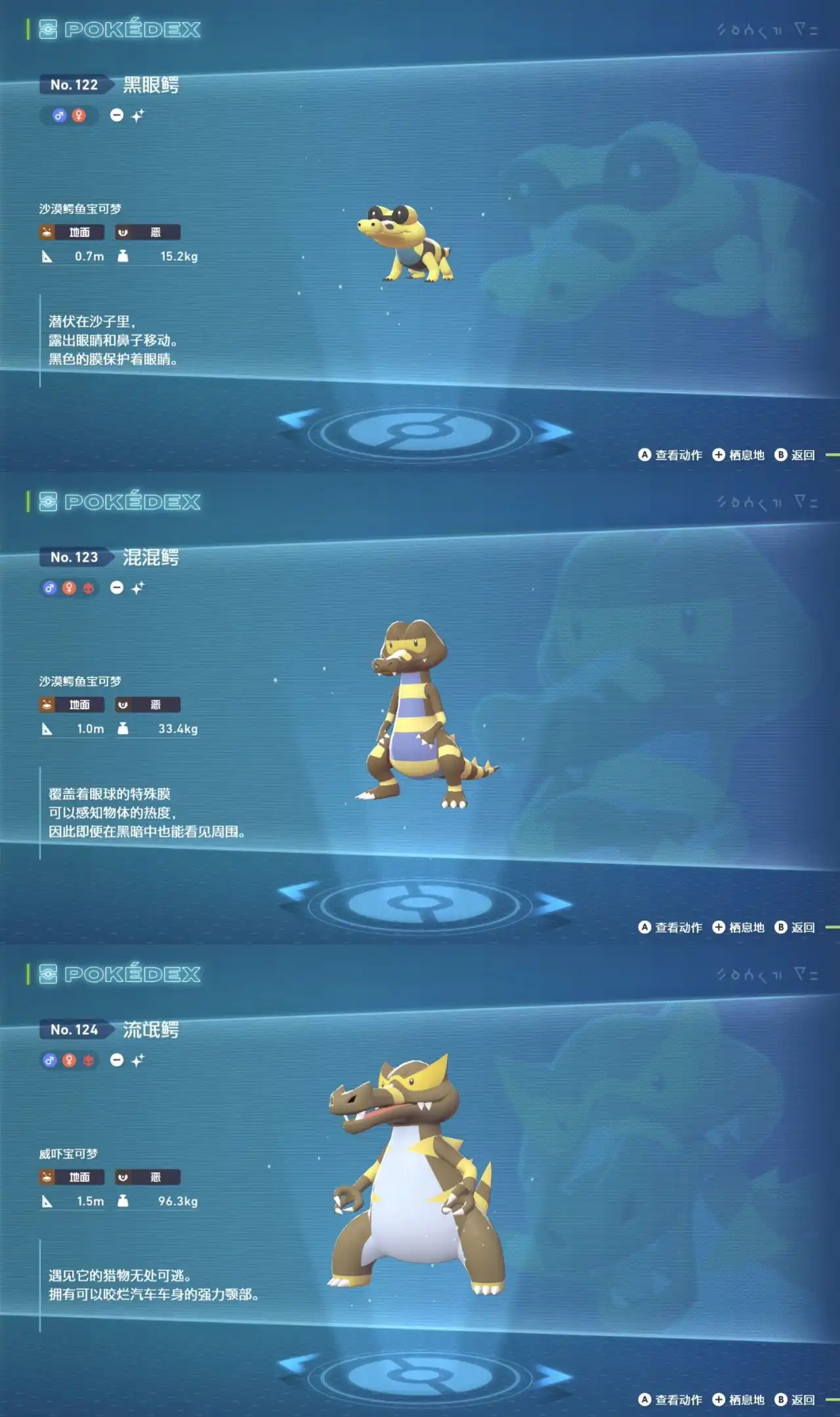Select the Ground-type 地面 icon for 黑眼鳄
The width and height of the screenshot is (840, 1417).
pos(72,232)
